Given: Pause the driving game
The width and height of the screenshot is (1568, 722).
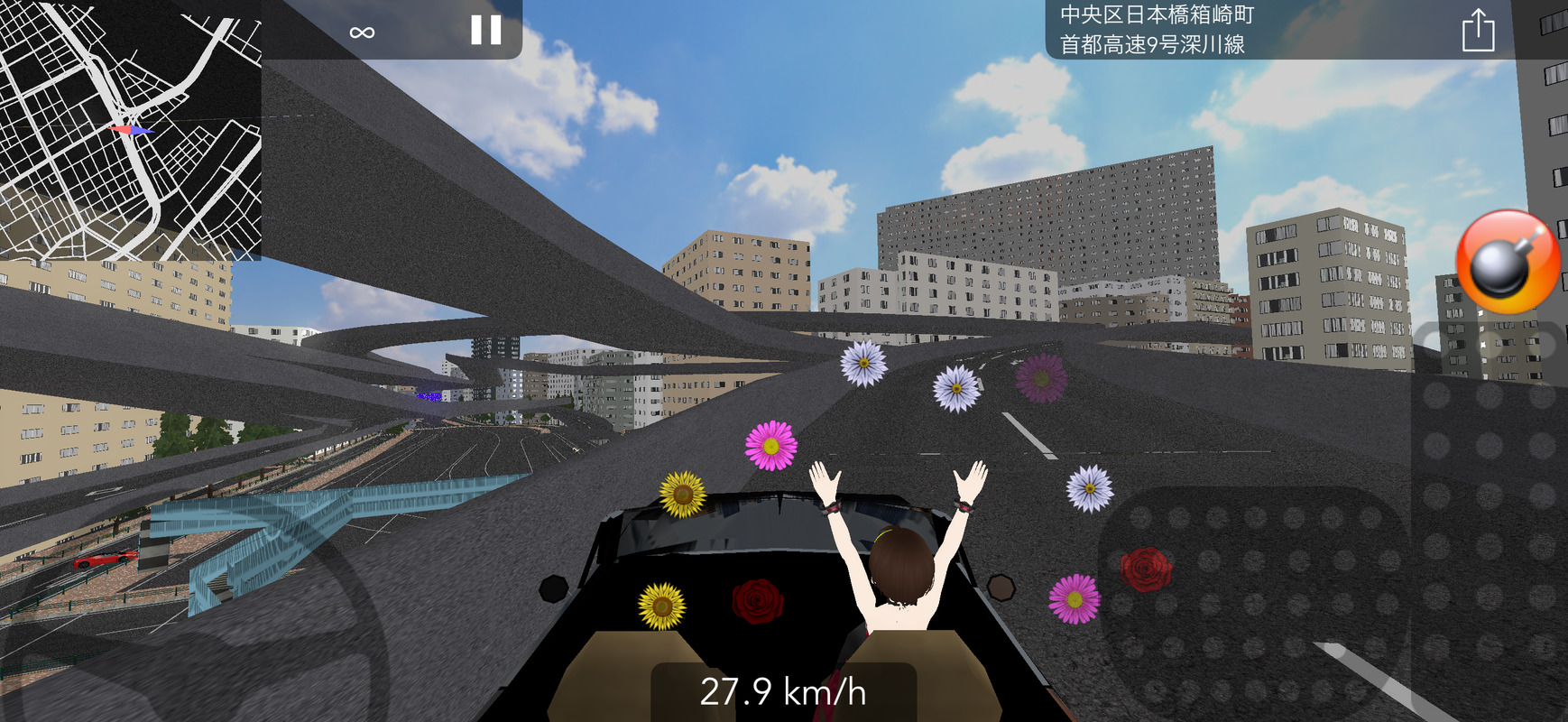Looking at the screenshot, I should [485, 31].
